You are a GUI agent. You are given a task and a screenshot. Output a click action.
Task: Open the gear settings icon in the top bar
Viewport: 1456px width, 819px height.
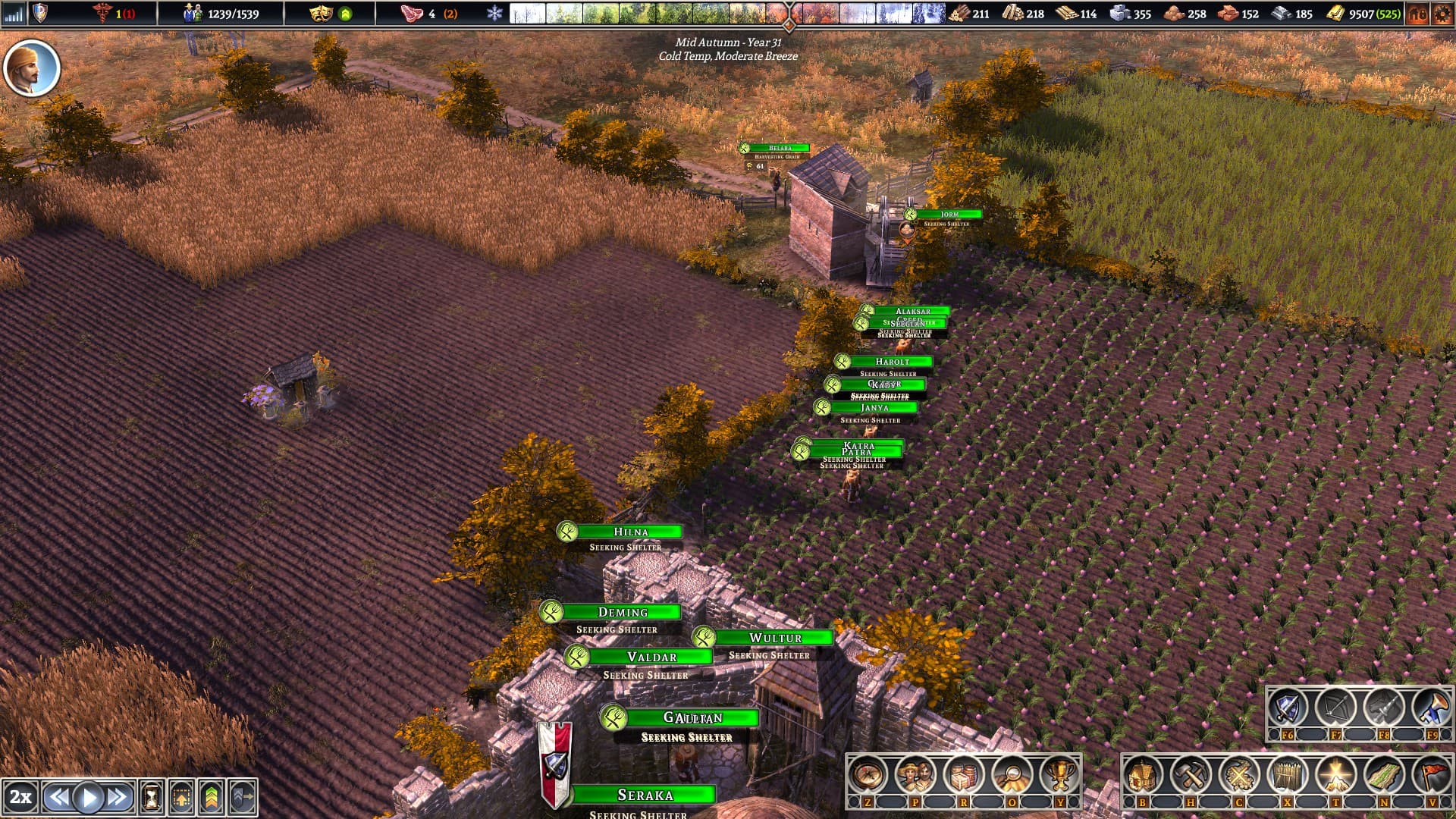point(1442,14)
